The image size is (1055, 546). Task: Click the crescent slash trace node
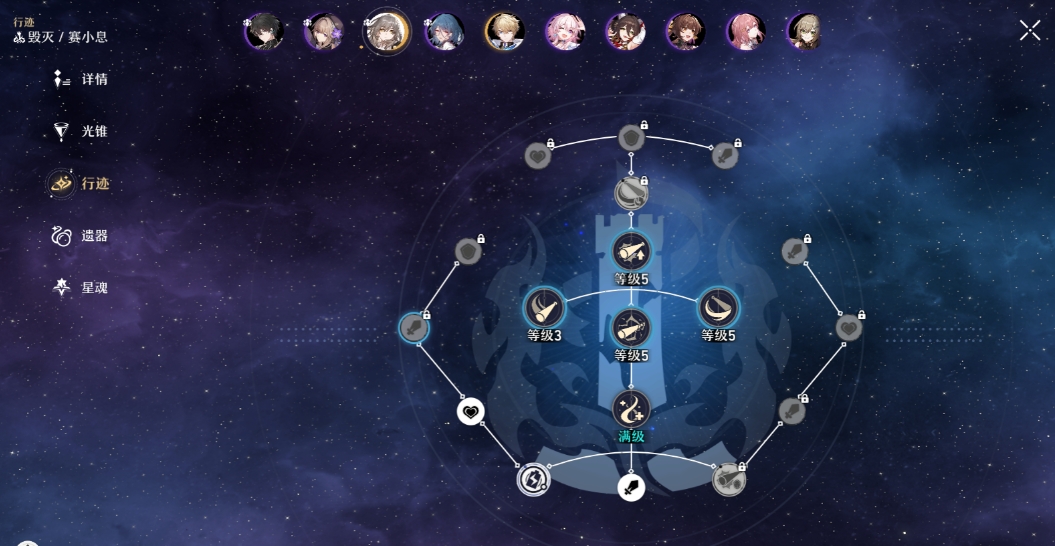point(717,308)
